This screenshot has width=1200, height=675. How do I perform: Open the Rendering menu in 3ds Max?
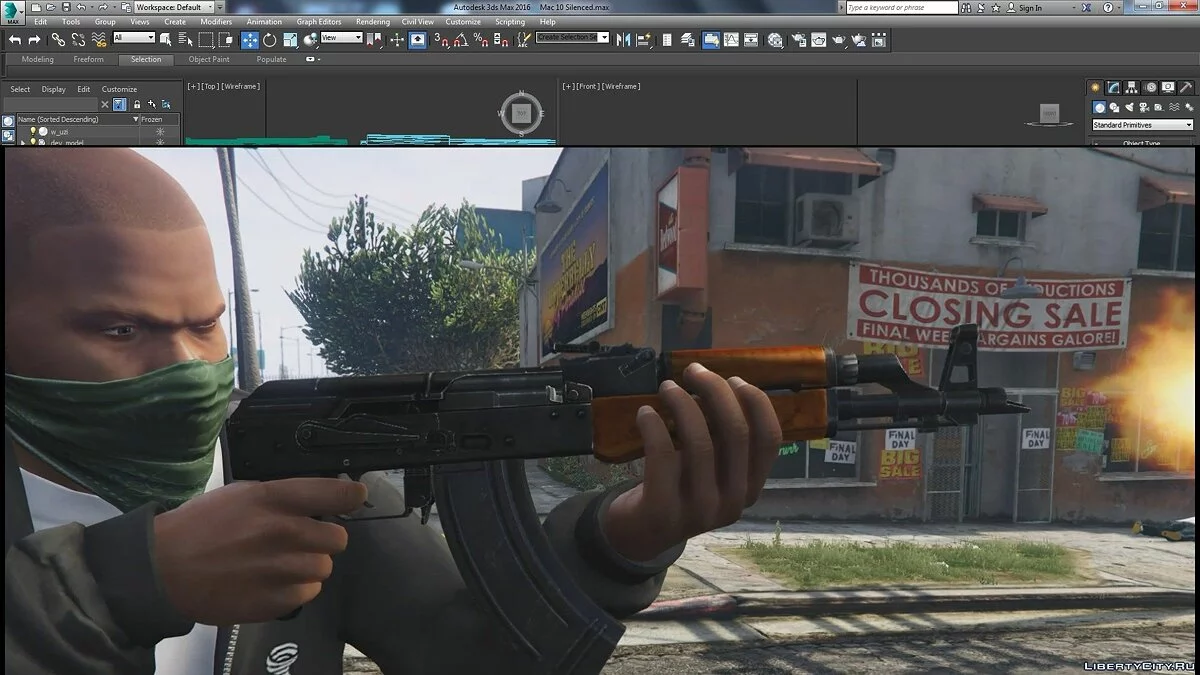[x=373, y=21]
